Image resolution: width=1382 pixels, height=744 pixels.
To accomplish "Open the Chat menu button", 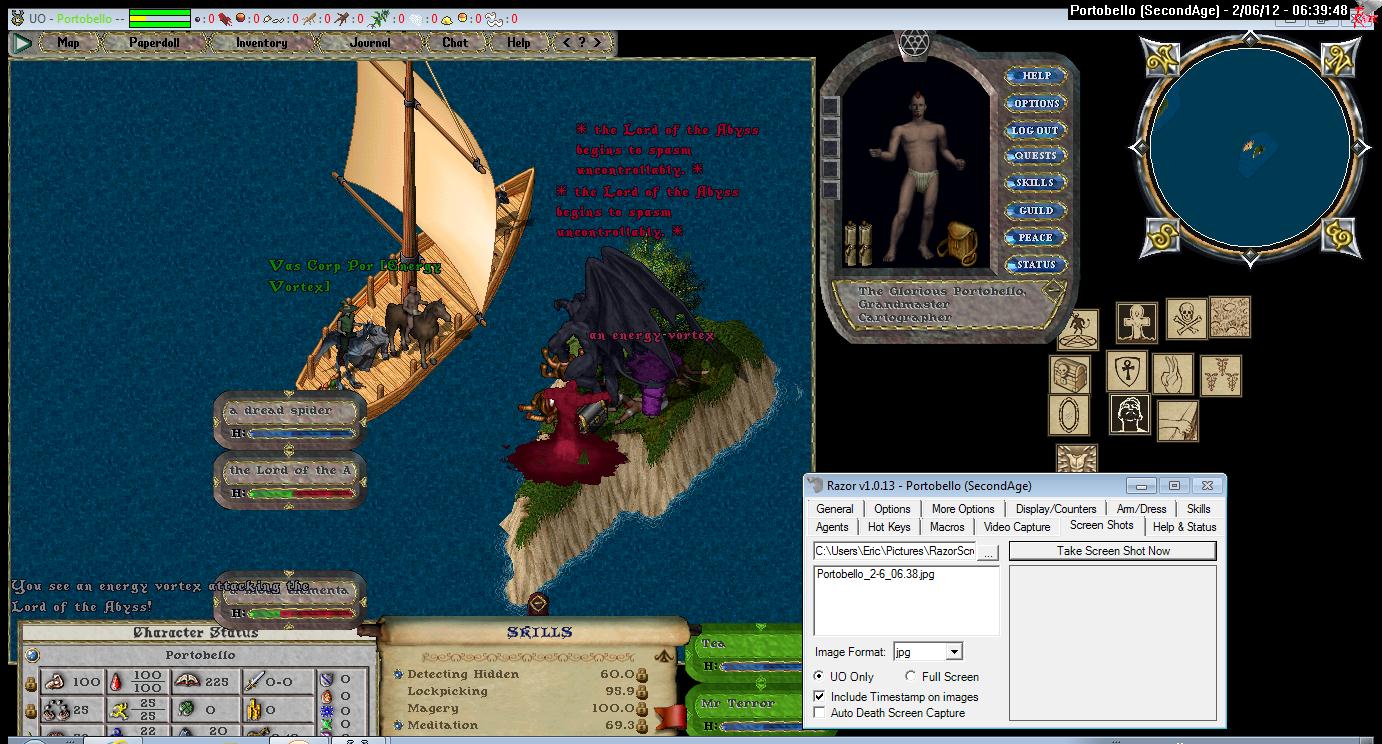I will (455, 43).
